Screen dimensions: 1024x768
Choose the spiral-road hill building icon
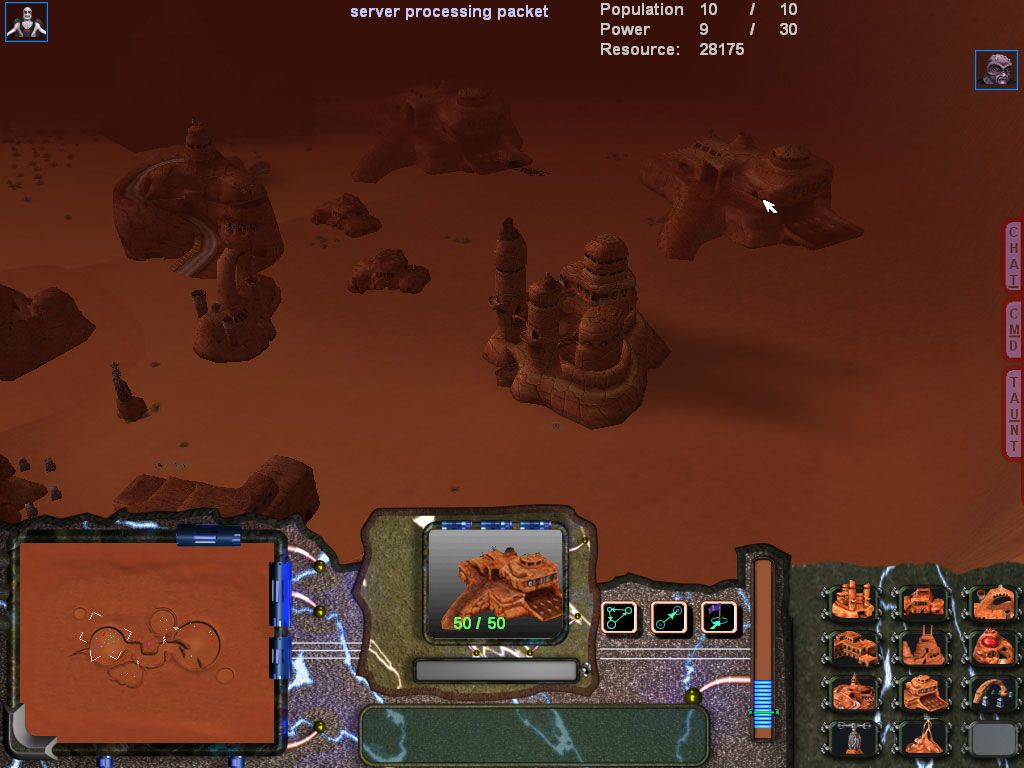(853, 692)
